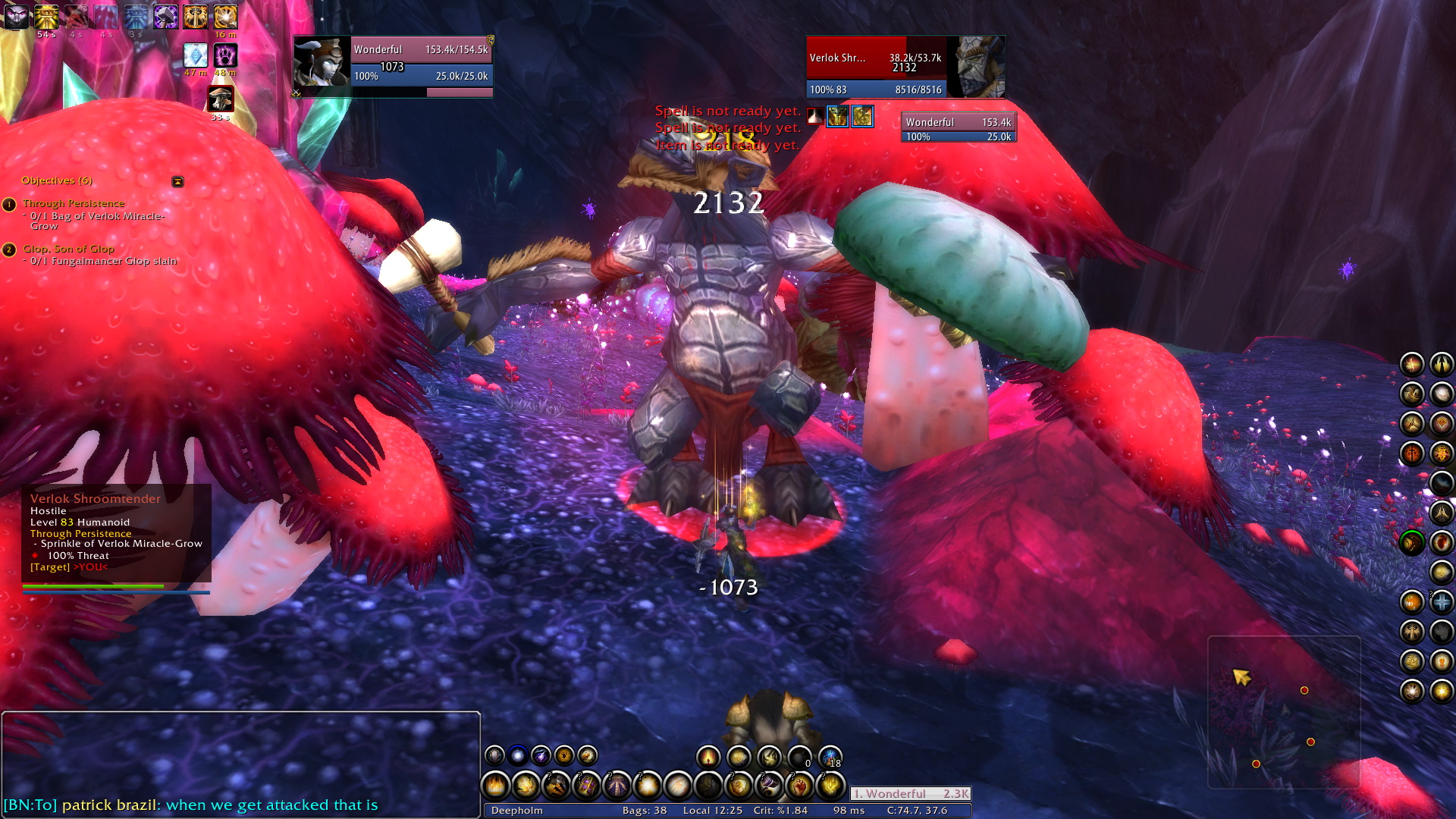Activate the green-ringed side bar ability
The height and width of the screenshot is (819, 1456).
(1411, 542)
